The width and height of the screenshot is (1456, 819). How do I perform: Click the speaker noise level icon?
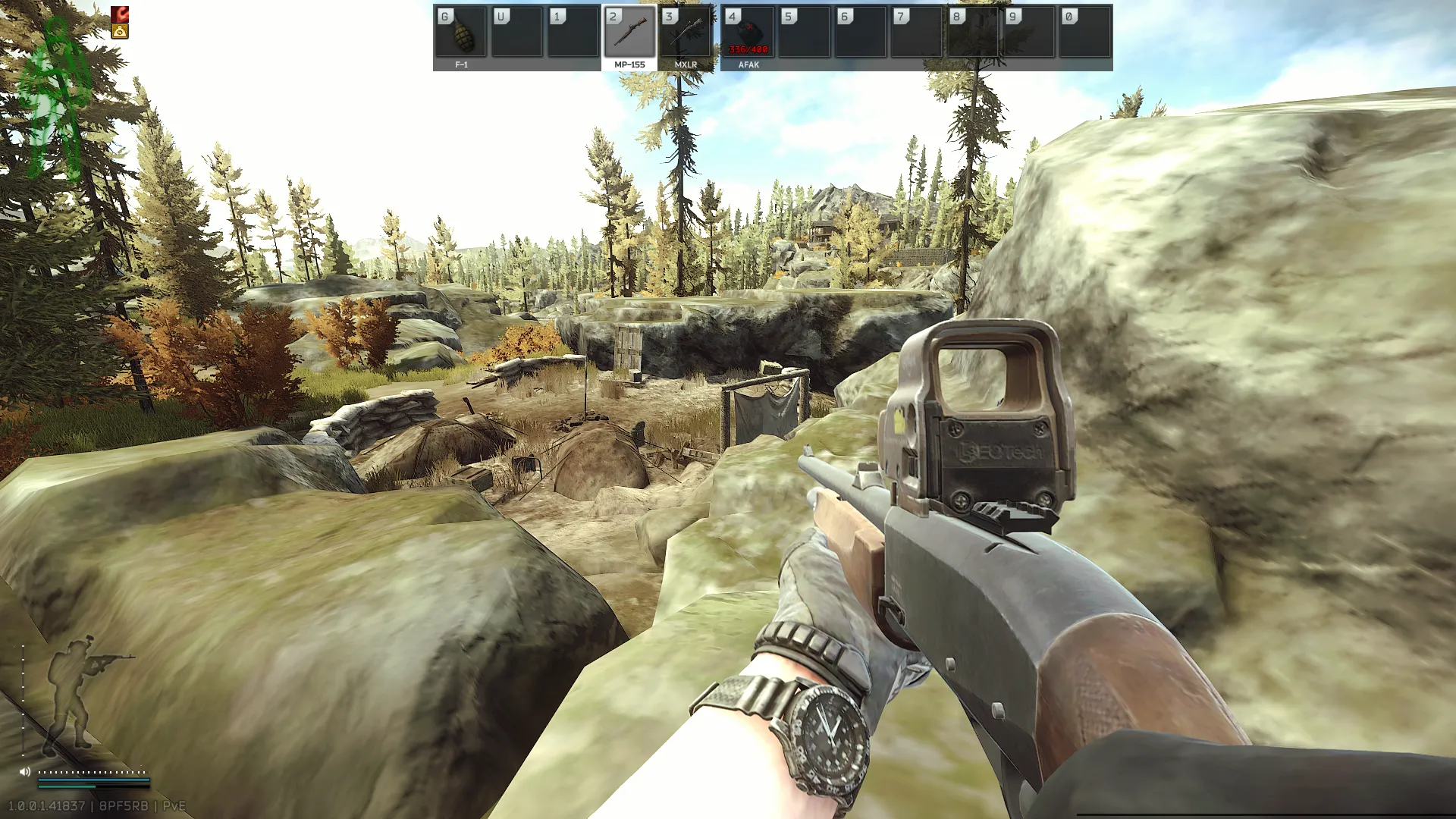(25, 771)
